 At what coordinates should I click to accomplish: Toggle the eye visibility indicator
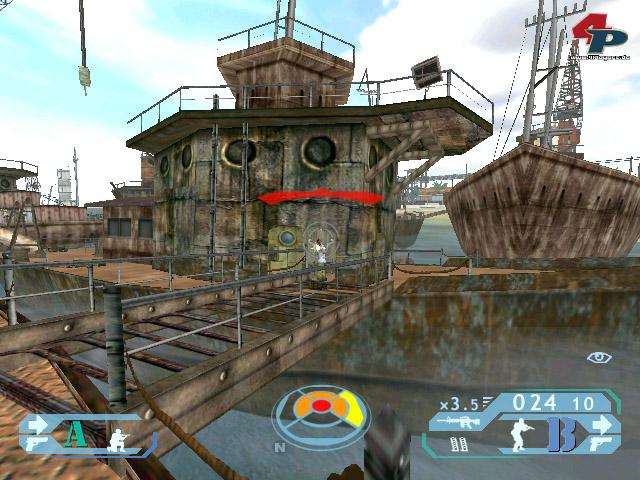(x=599, y=358)
